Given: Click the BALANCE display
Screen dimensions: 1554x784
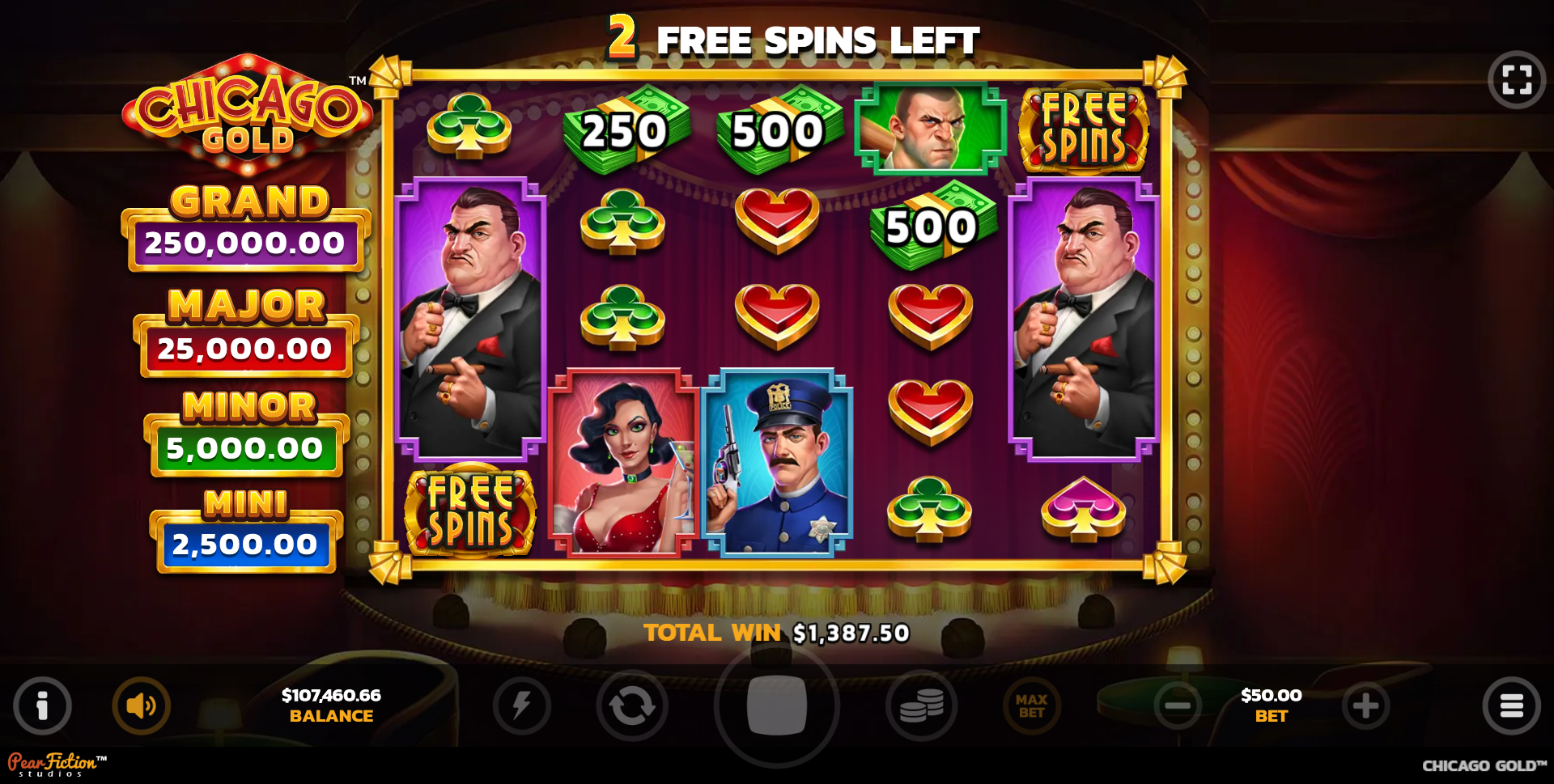Looking at the screenshot, I should (x=332, y=705).
